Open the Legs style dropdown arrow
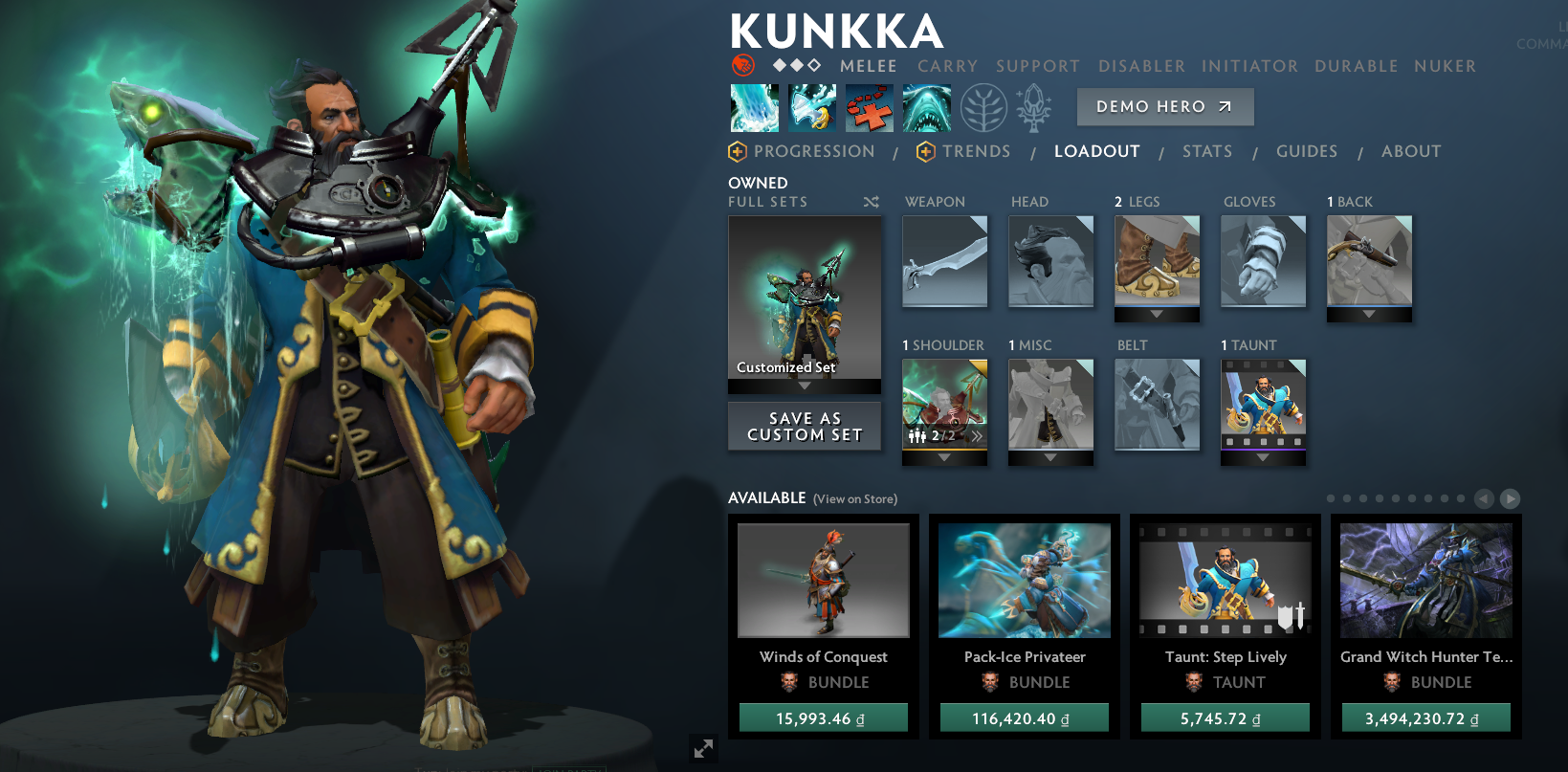Screen dimensions: 1568x772 coord(1157,316)
